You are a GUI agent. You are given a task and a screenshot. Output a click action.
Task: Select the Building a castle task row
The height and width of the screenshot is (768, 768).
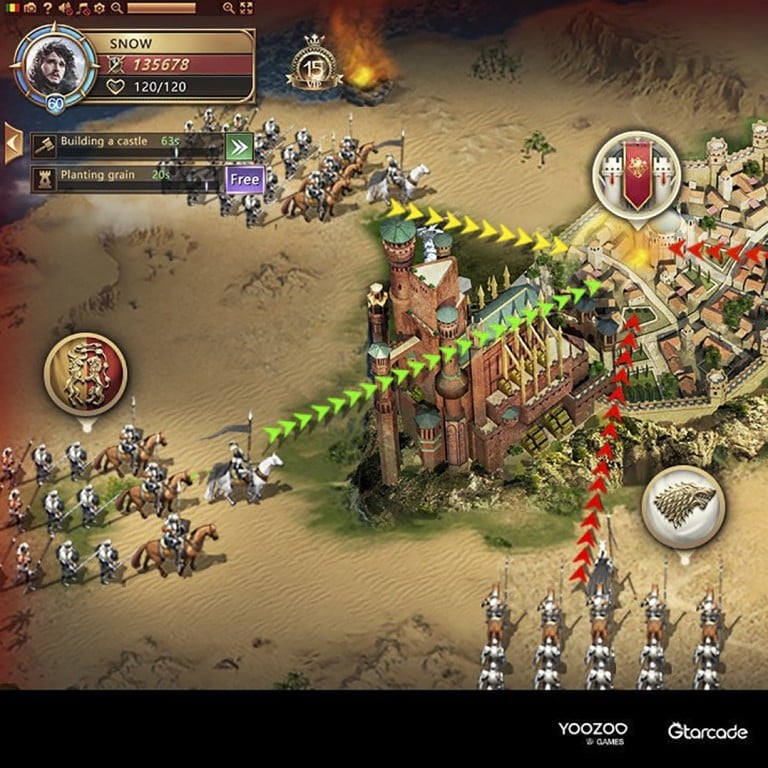(x=125, y=143)
